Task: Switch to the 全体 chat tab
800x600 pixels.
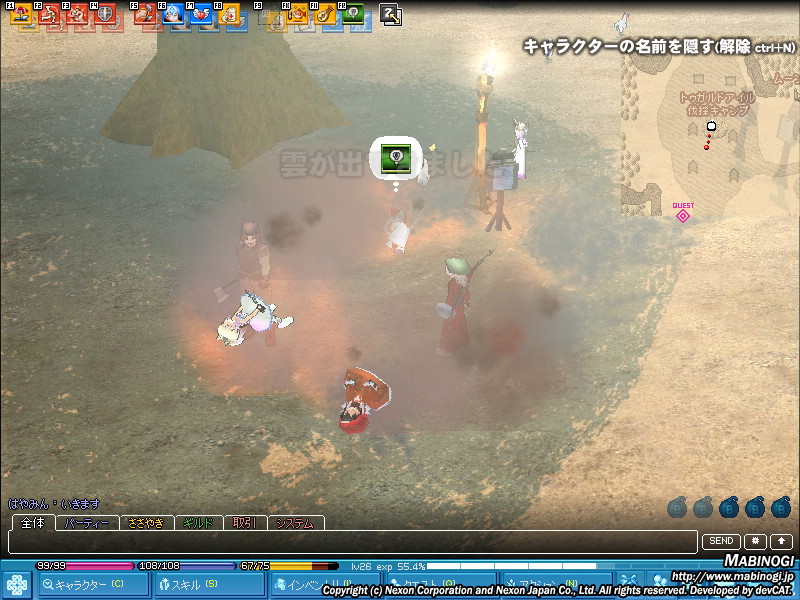Action: pos(32,523)
